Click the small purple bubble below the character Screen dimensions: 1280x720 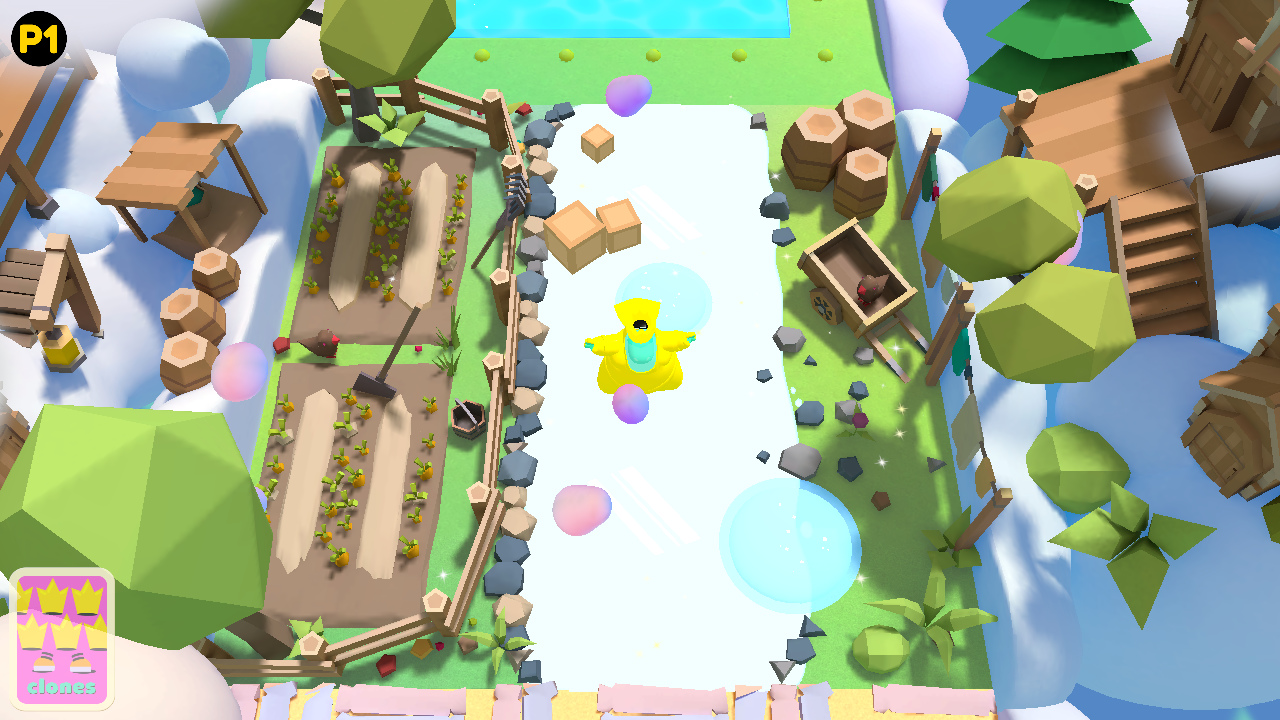[630, 405]
